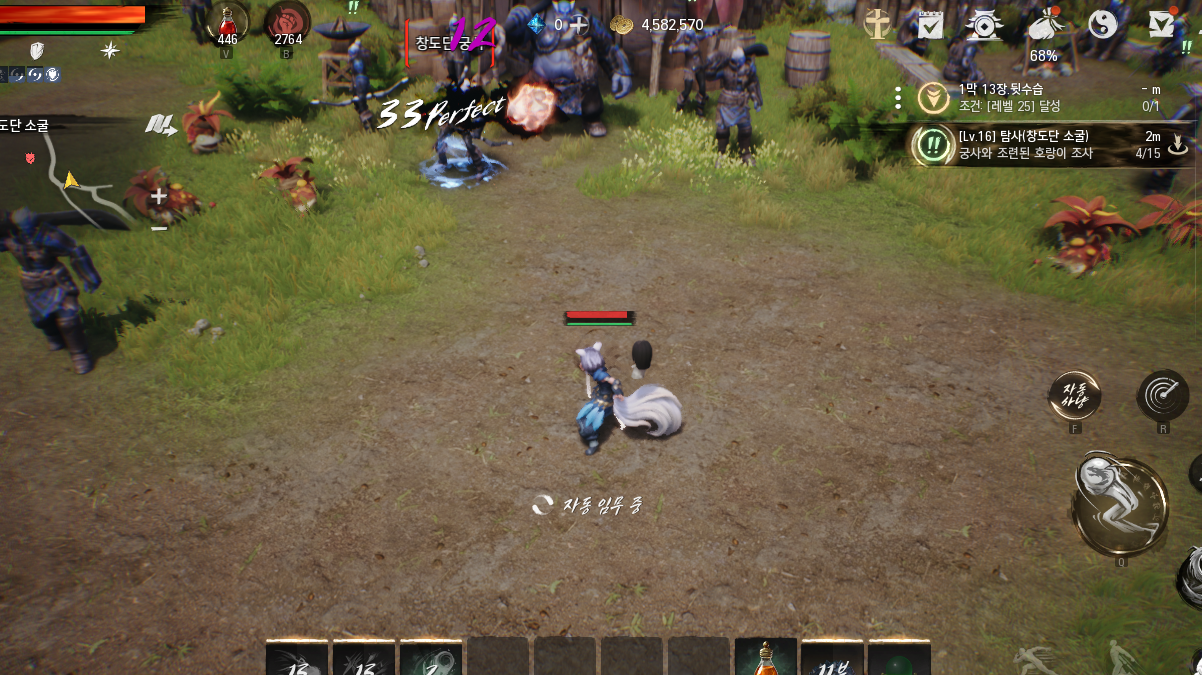This screenshot has height=675, width=1202.
Task: Open quest tracker options via three dots
Action: (x=898, y=97)
